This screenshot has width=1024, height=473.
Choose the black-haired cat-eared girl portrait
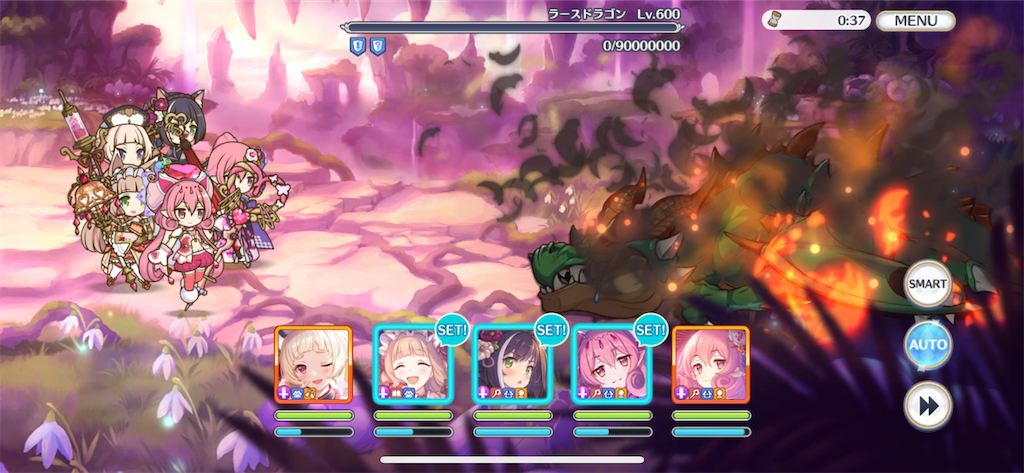(x=511, y=364)
